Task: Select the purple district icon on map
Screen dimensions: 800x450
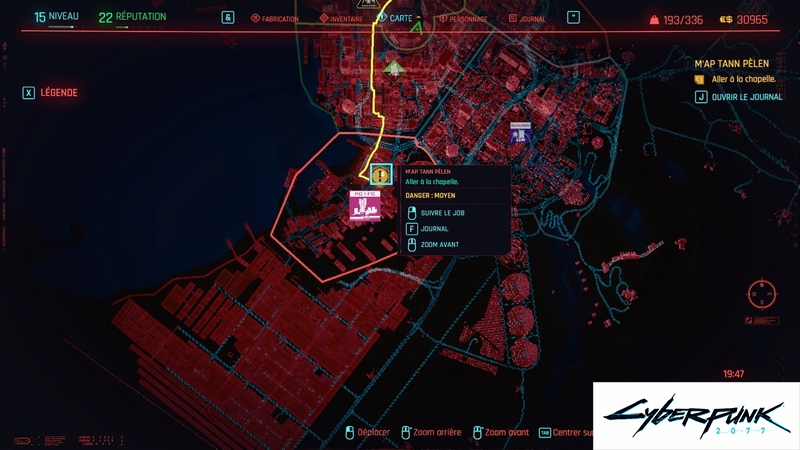Action: click(x=519, y=132)
